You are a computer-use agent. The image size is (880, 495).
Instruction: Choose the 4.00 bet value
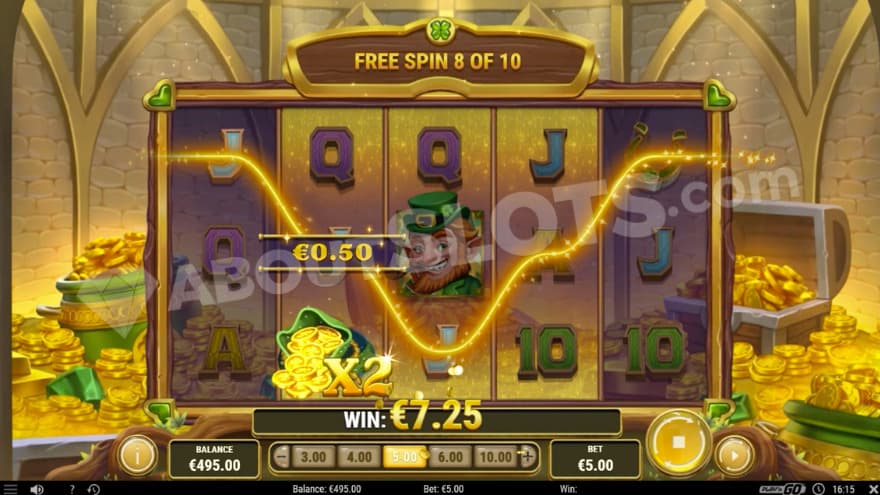[357, 457]
